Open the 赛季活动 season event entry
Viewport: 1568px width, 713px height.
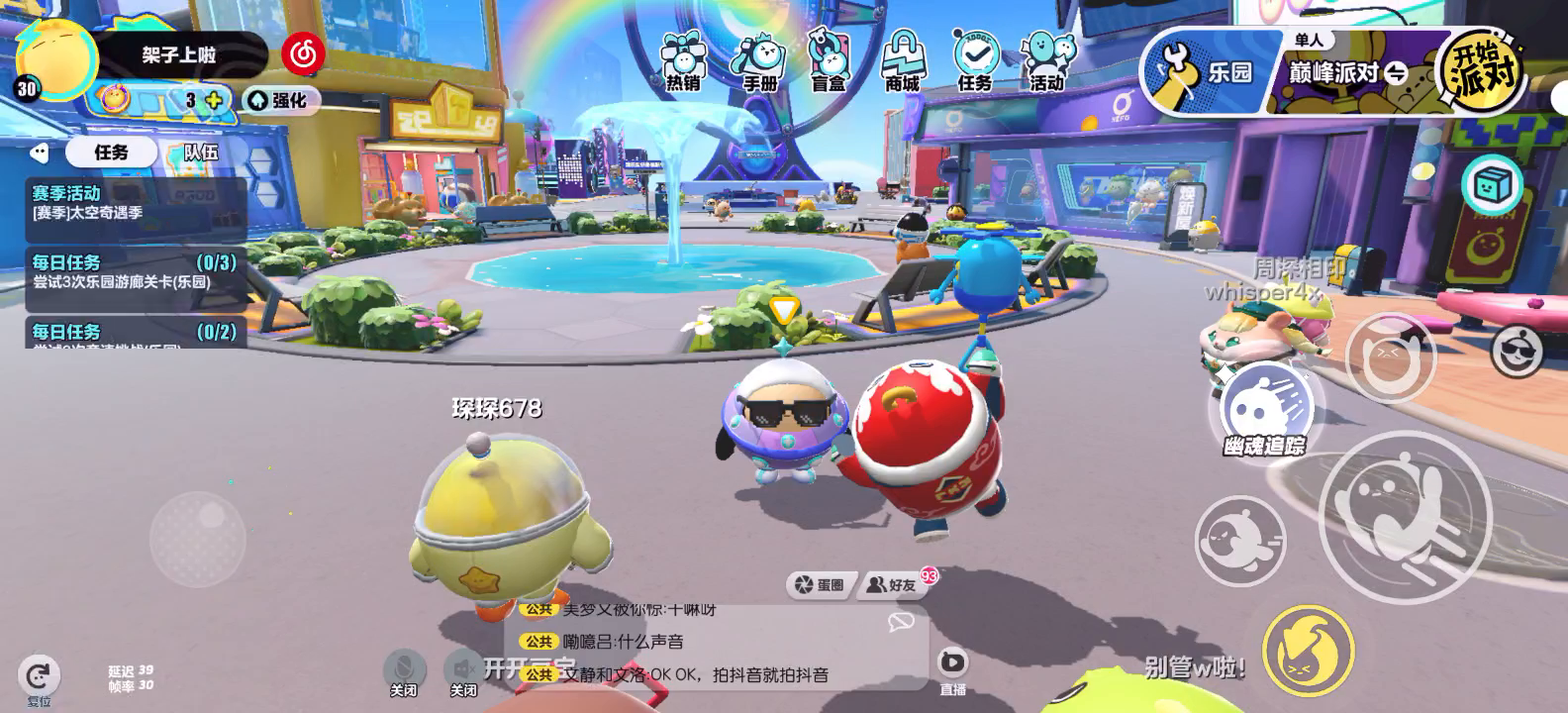[135, 203]
